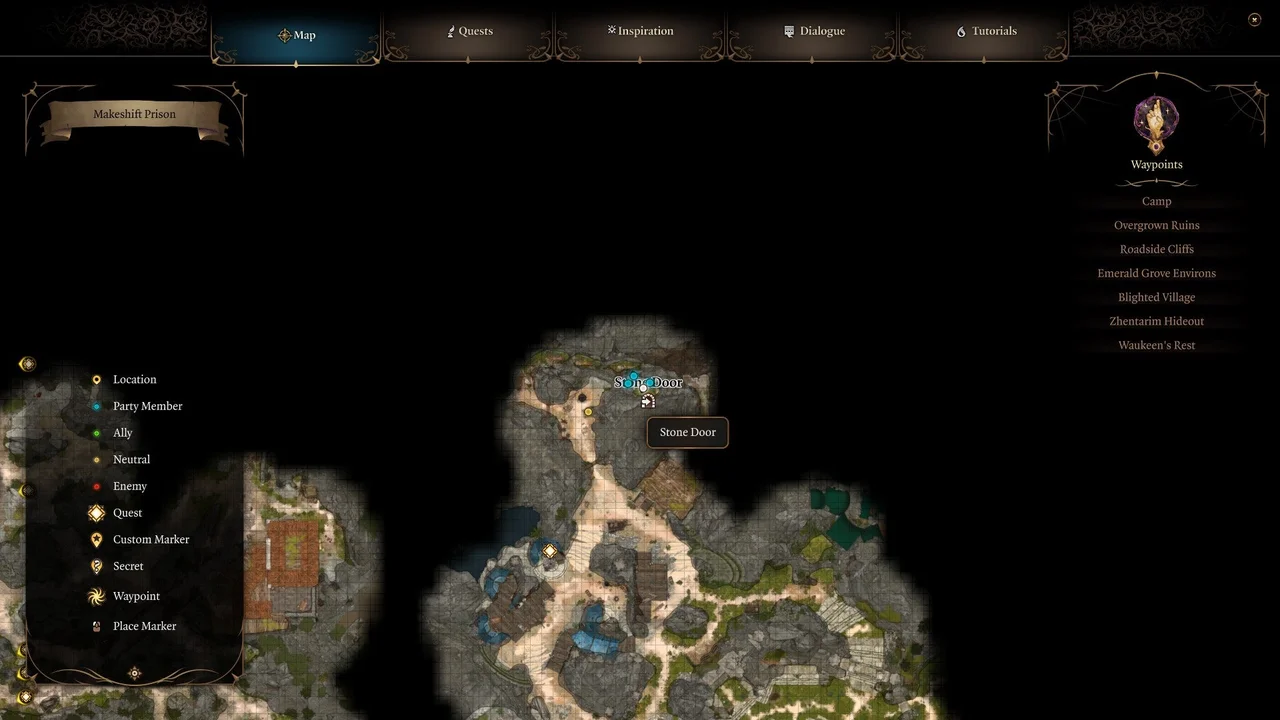Screen dimensions: 1280x720
Task: Select the Camp waypoint
Action: (1156, 201)
